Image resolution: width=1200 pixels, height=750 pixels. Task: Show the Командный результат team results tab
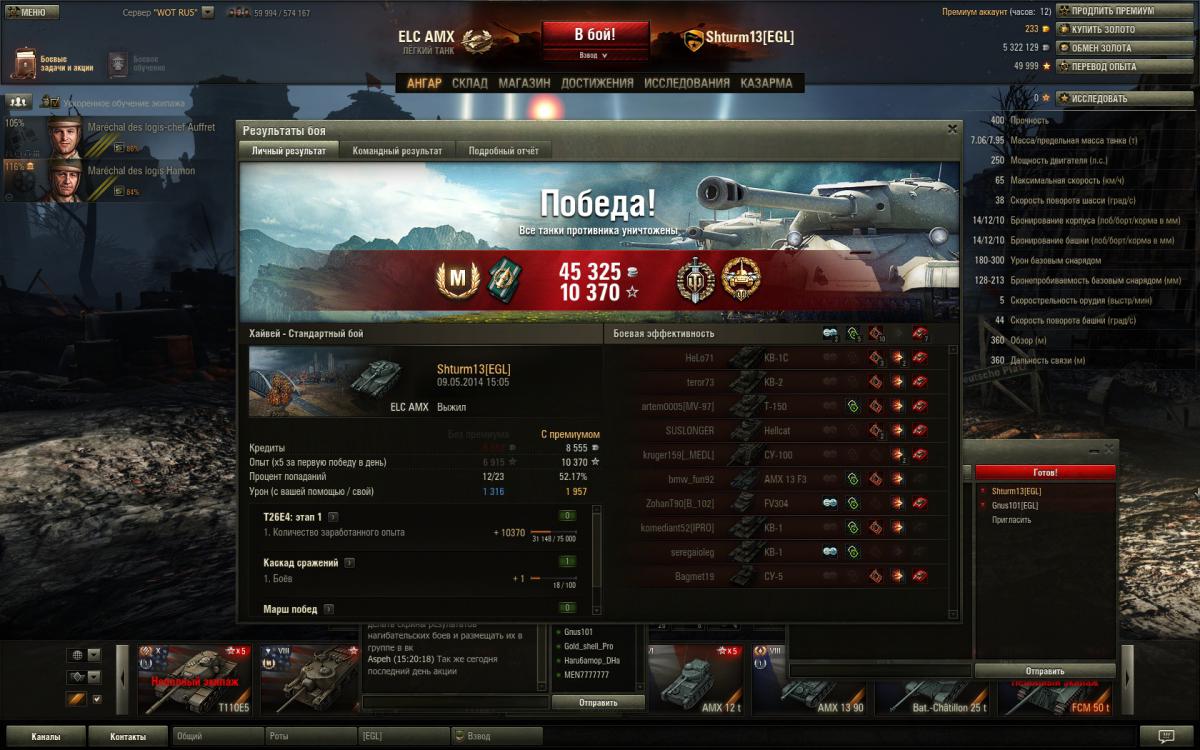pyautogui.click(x=397, y=151)
